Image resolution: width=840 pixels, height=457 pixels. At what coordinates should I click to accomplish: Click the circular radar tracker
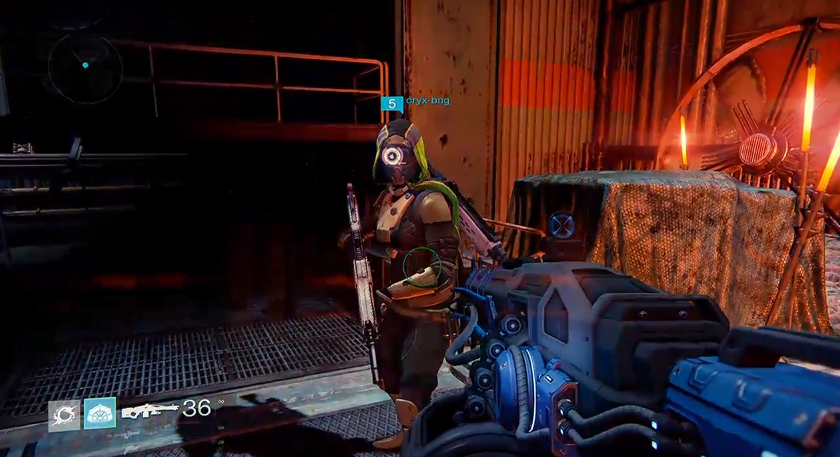click(85, 66)
